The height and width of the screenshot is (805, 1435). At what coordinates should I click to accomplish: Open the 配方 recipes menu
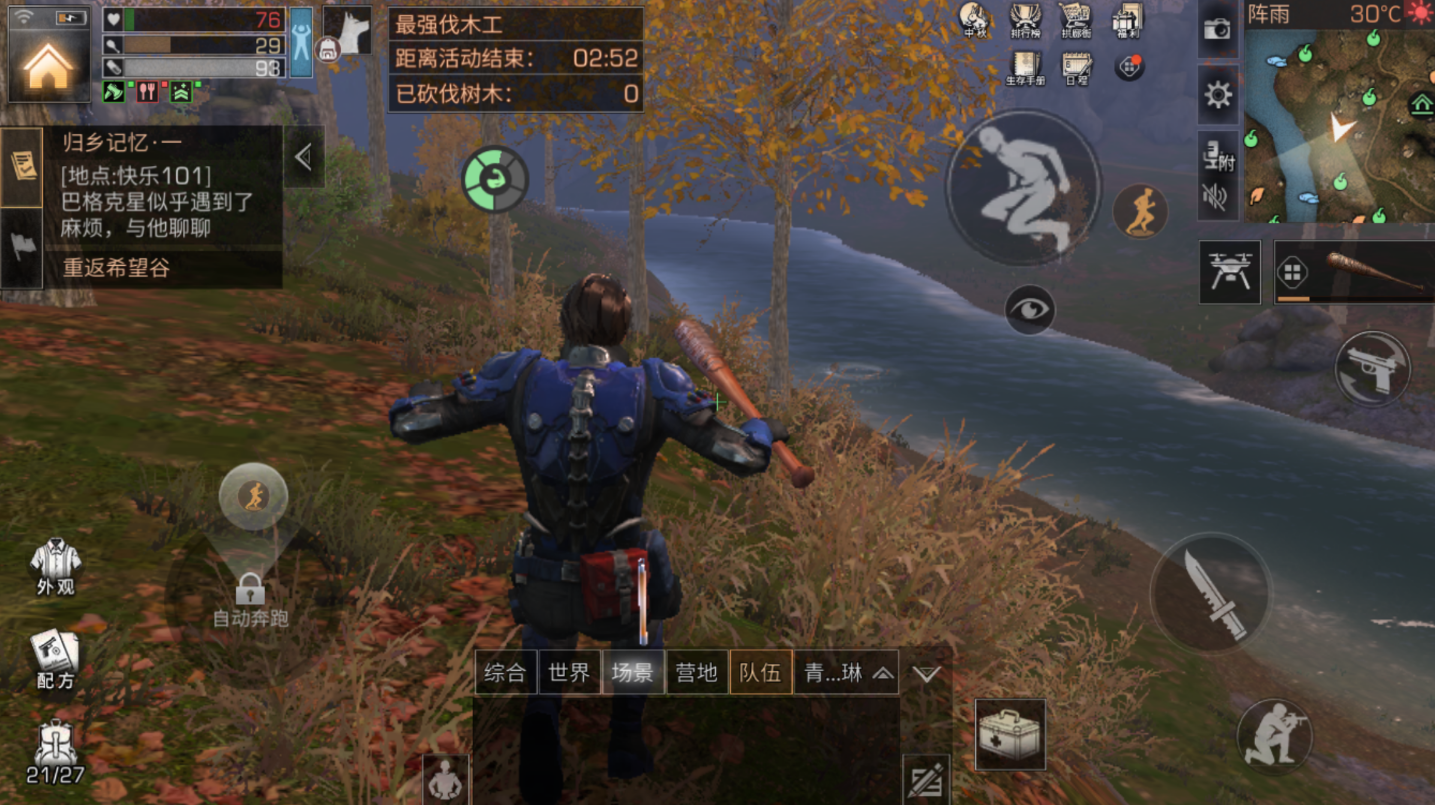pyautogui.click(x=55, y=659)
